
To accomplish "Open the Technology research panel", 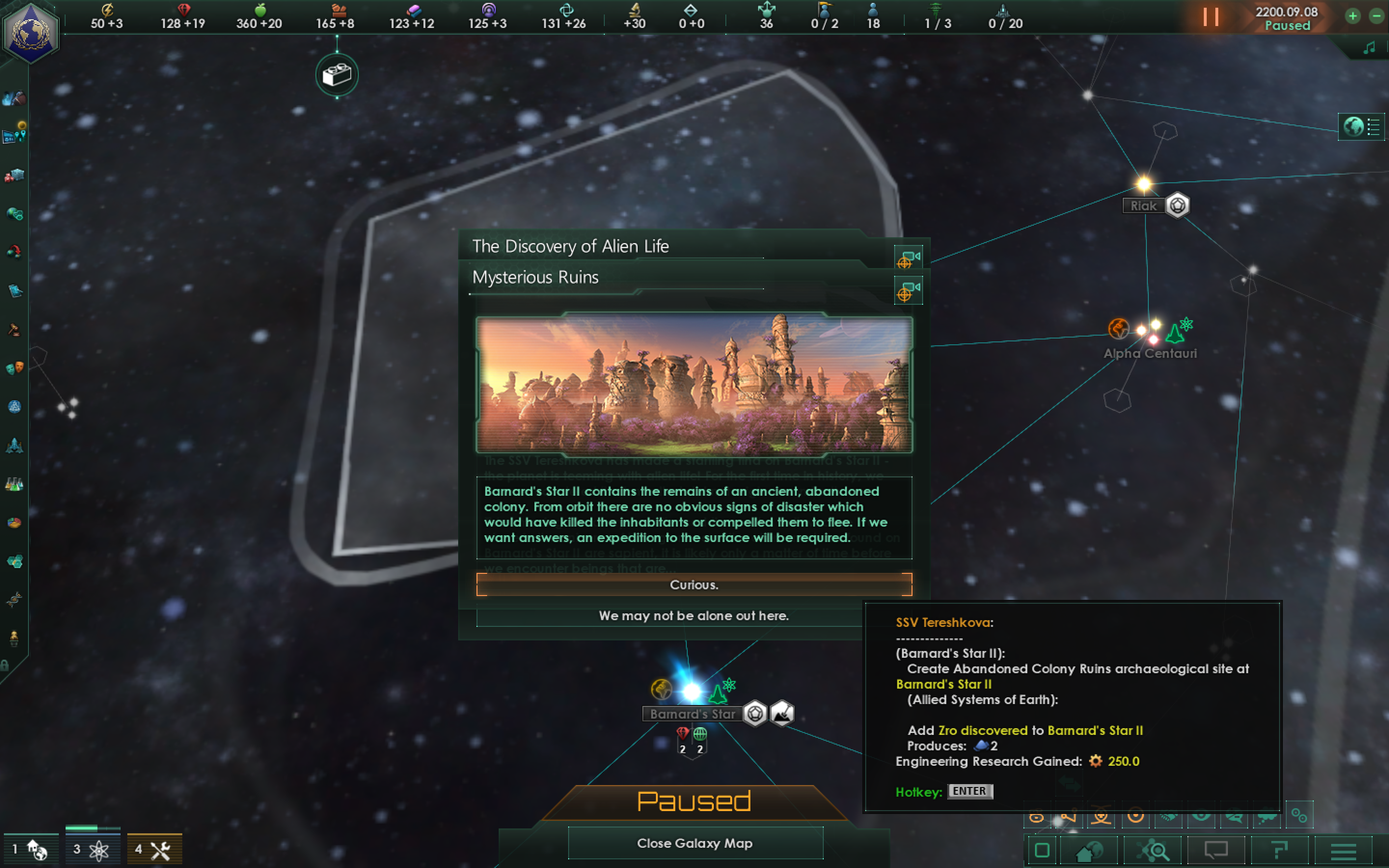I will pyautogui.click(x=14, y=484).
